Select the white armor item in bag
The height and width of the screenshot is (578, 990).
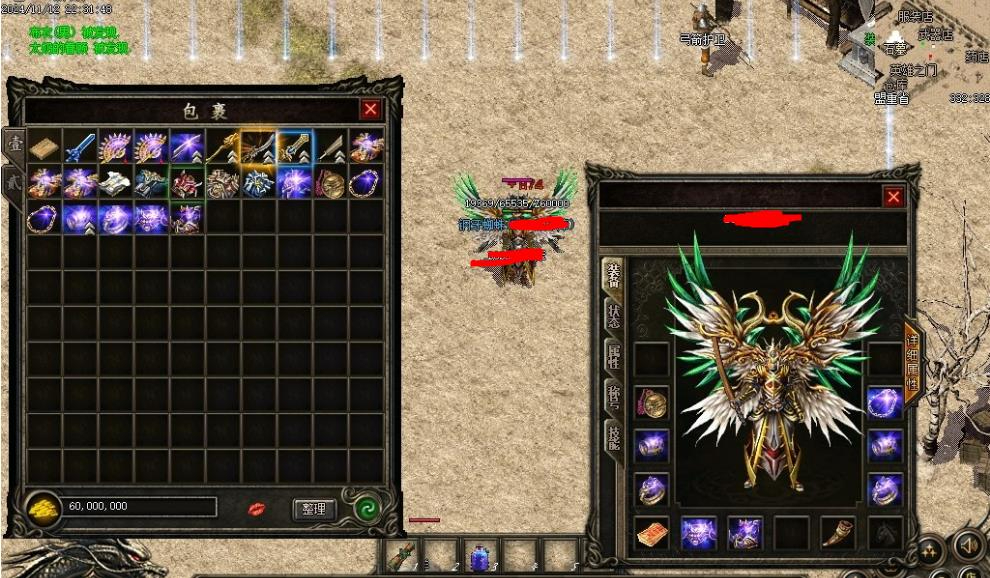[x=115, y=183]
